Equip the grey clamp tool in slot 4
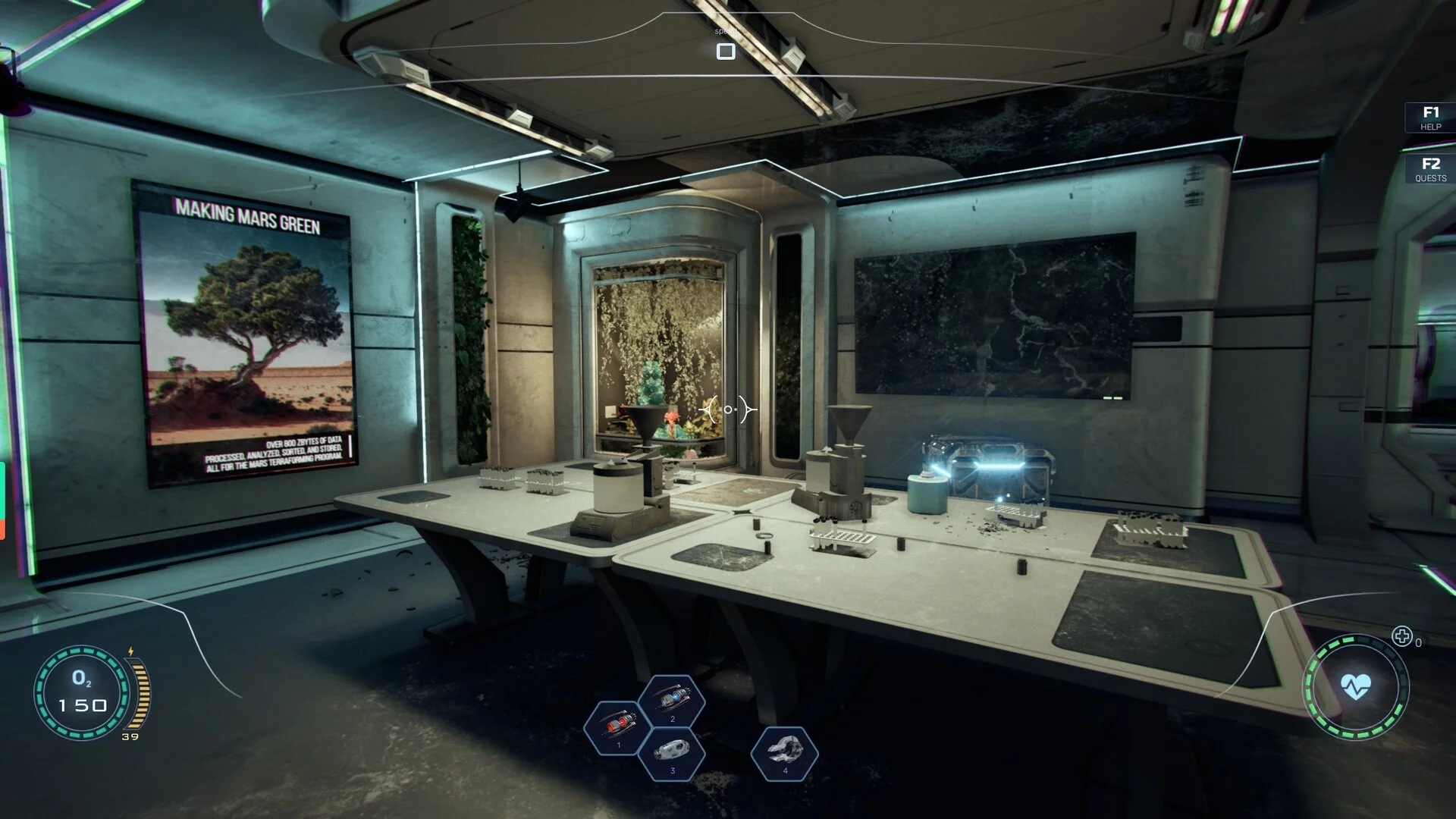Image resolution: width=1456 pixels, height=819 pixels. (x=785, y=752)
